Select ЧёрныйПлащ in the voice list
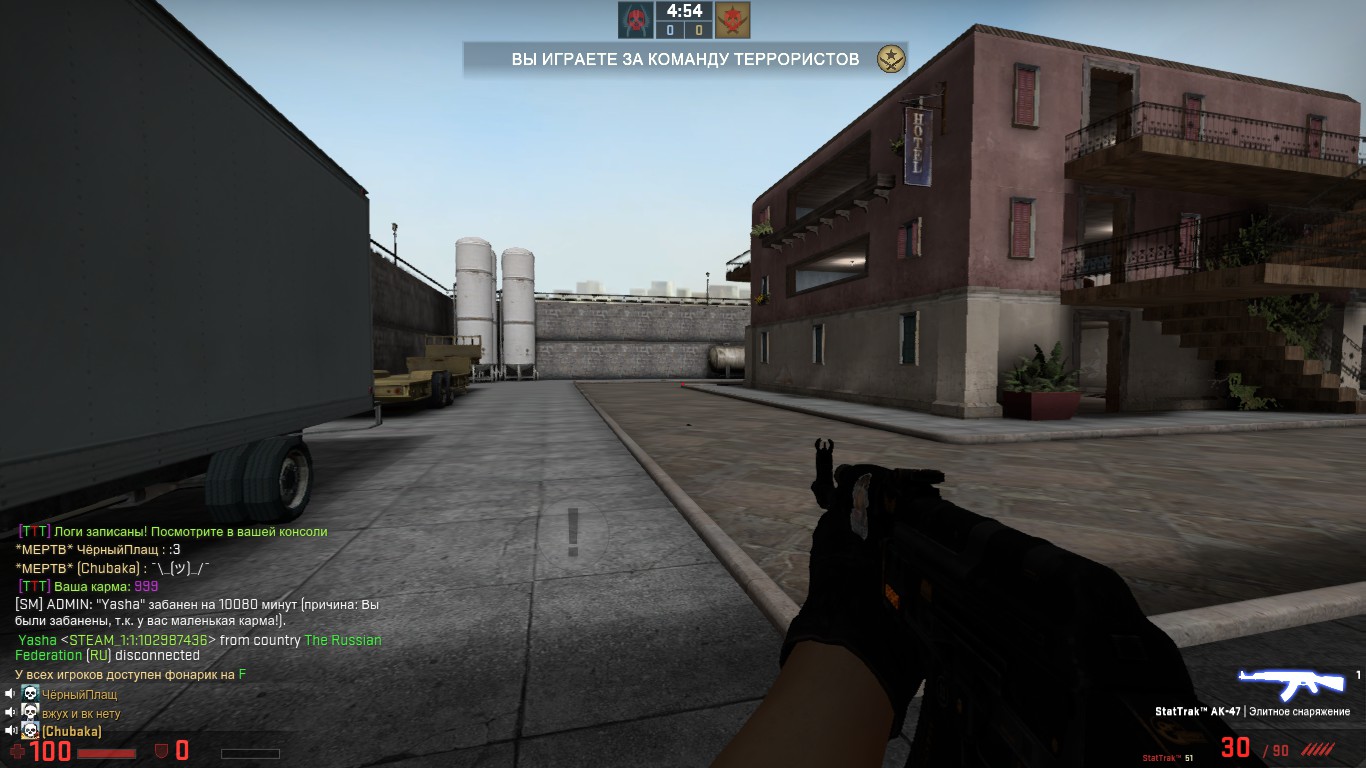 [79, 694]
